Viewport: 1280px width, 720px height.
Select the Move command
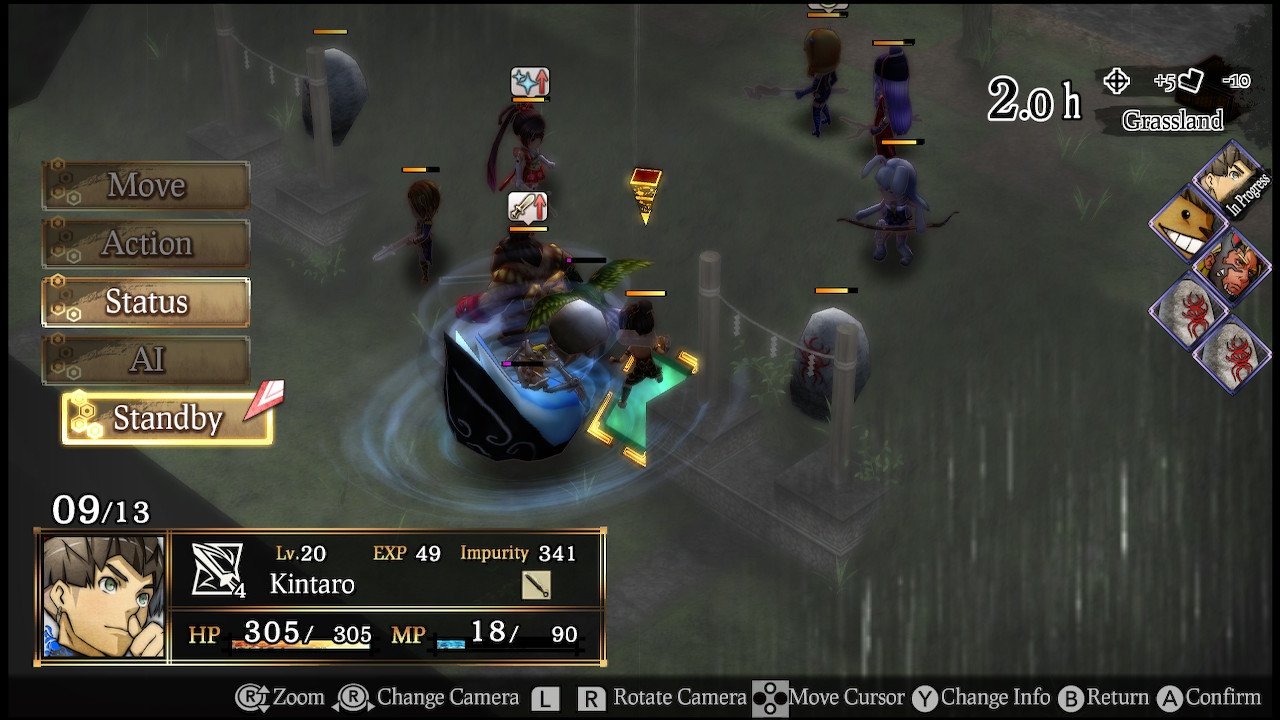click(146, 185)
